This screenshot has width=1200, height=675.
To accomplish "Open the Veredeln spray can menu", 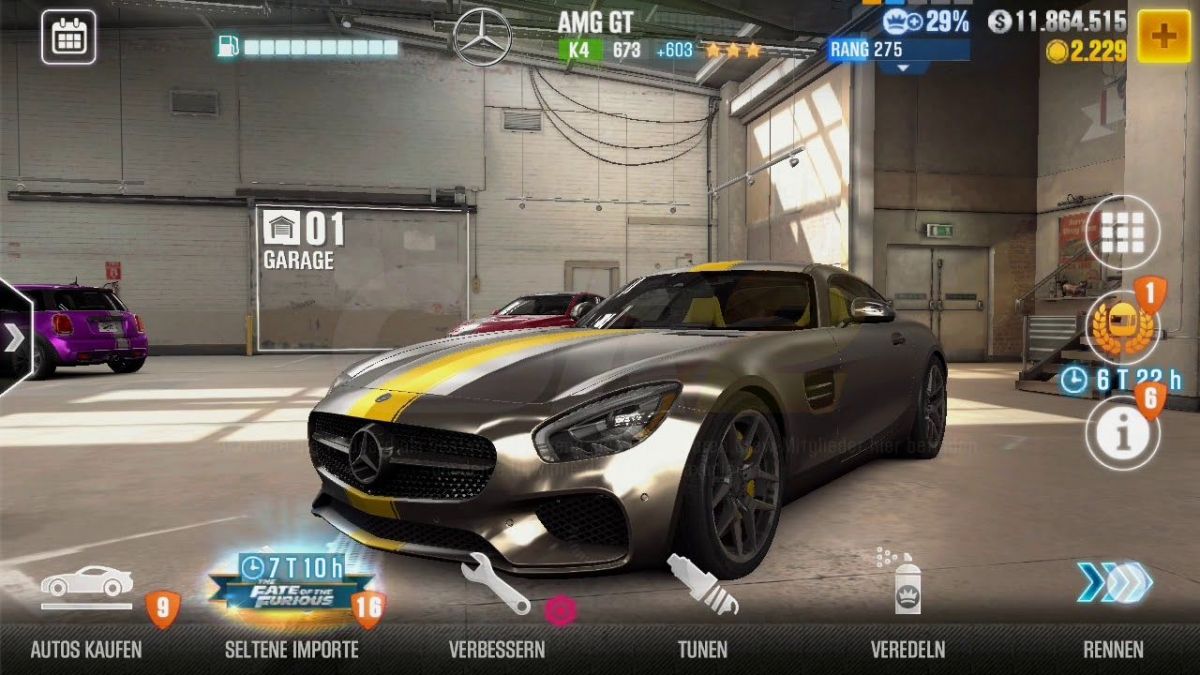I will [x=907, y=600].
